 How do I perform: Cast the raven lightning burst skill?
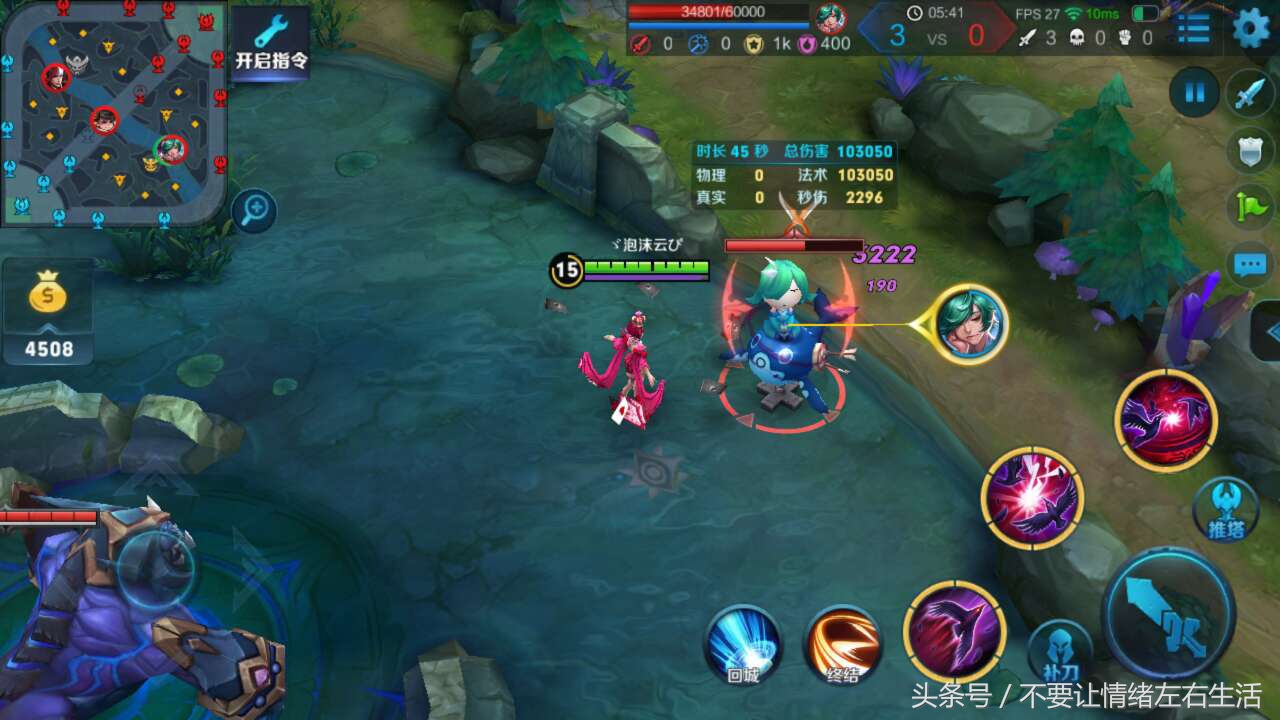tap(1032, 498)
